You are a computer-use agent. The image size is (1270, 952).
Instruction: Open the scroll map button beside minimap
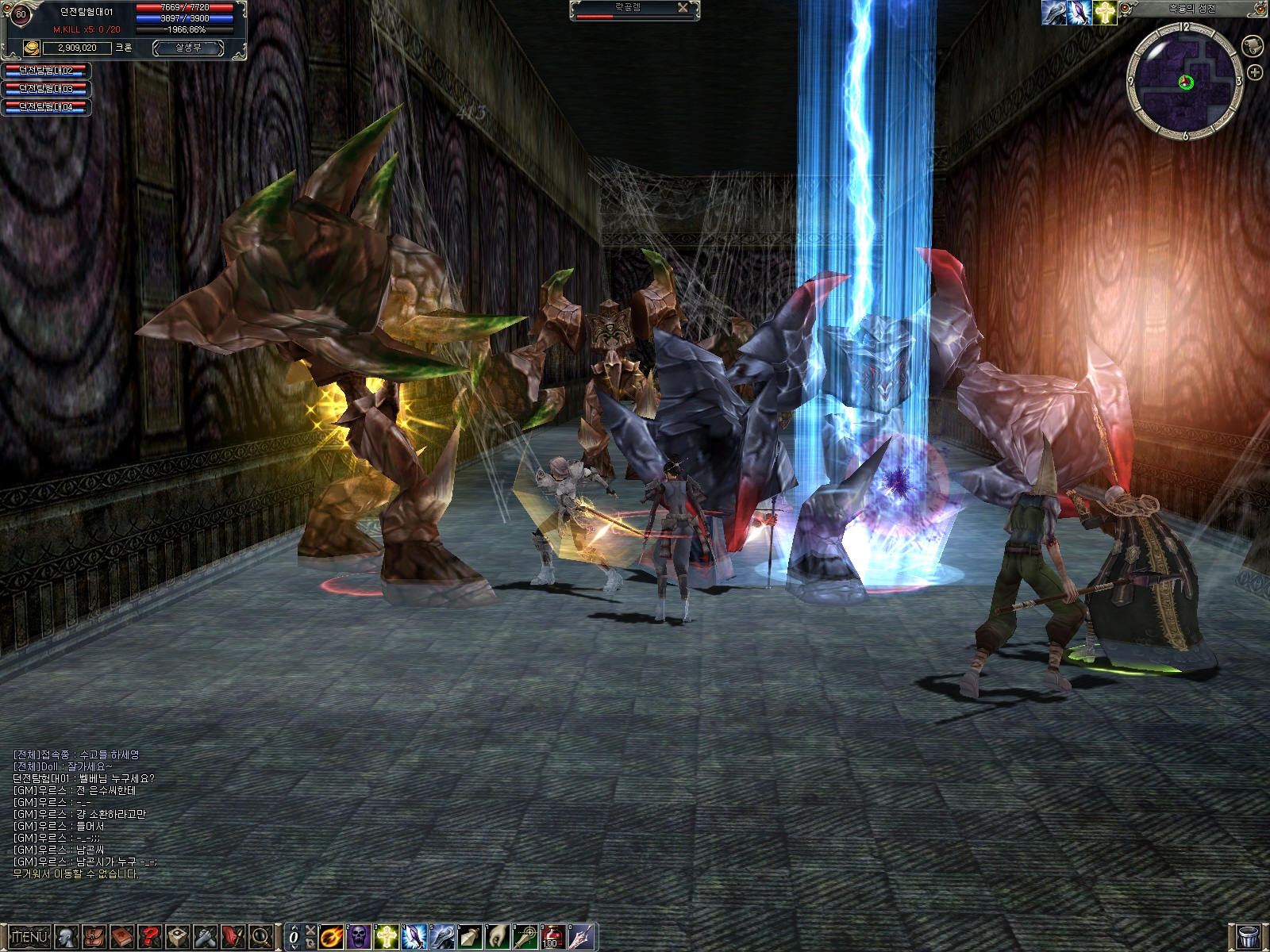pos(1253,45)
